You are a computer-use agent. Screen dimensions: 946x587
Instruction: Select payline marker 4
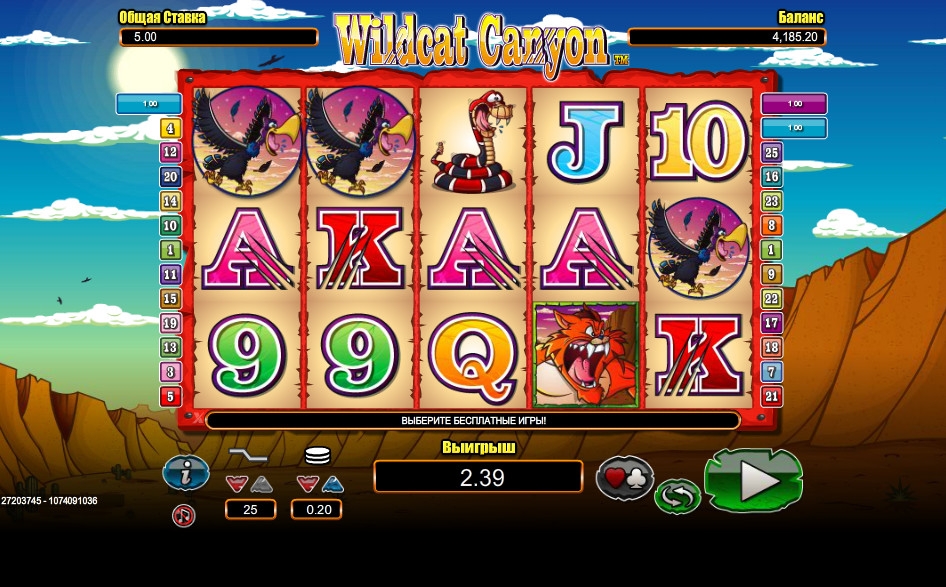click(x=170, y=129)
